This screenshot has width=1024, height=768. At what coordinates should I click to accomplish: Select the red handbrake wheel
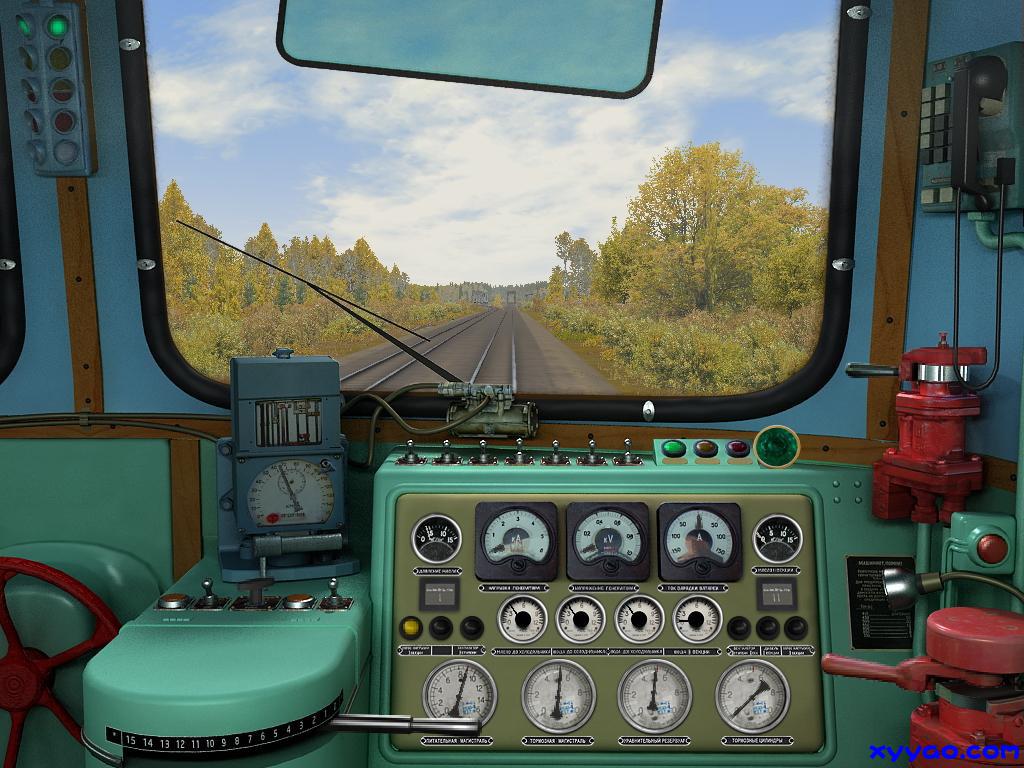point(45,640)
